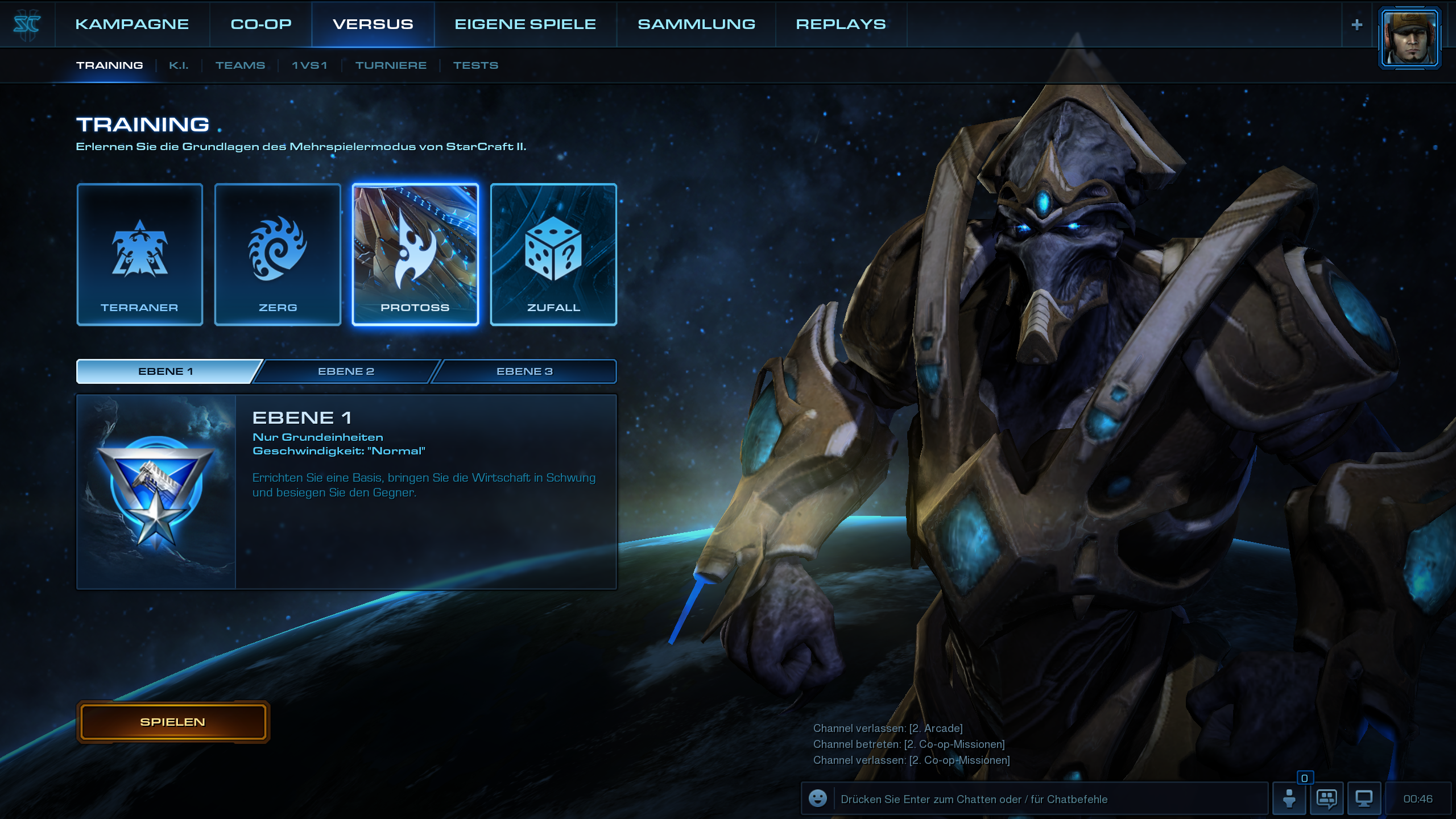Select the K.I. sub-tab
1456x819 pixels.
click(x=179, y=65)
